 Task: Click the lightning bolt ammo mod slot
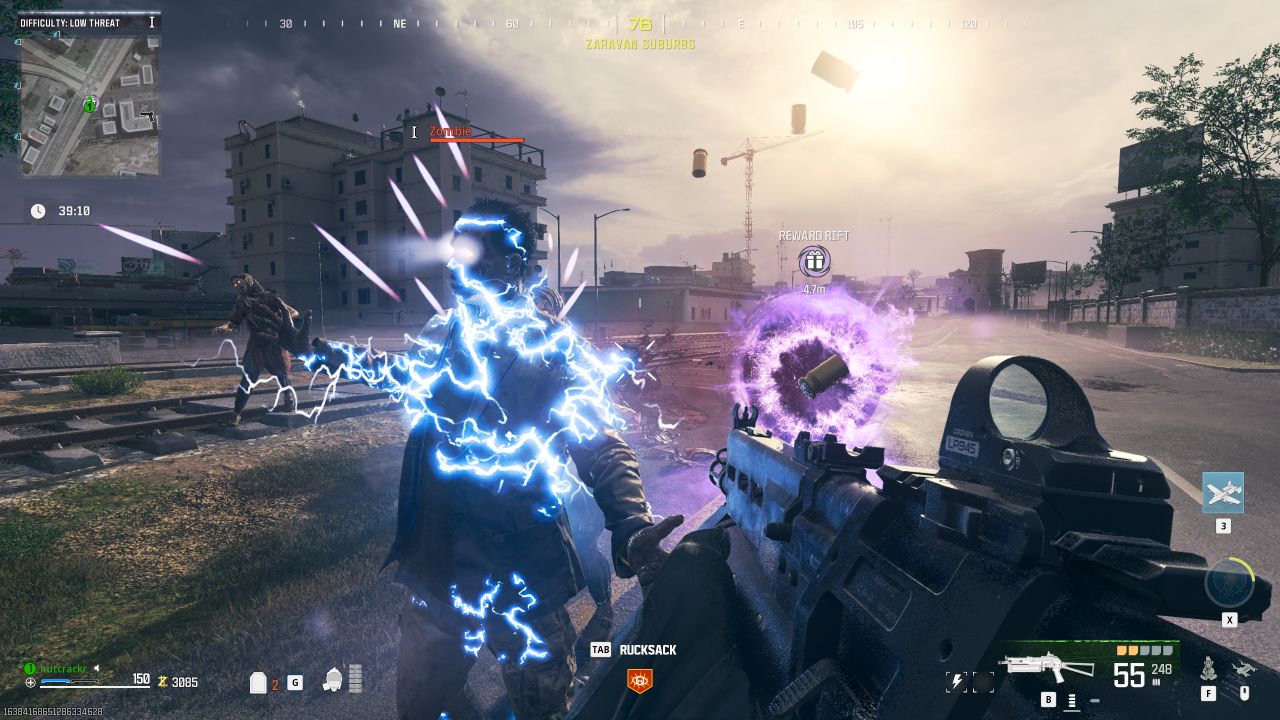957,682
